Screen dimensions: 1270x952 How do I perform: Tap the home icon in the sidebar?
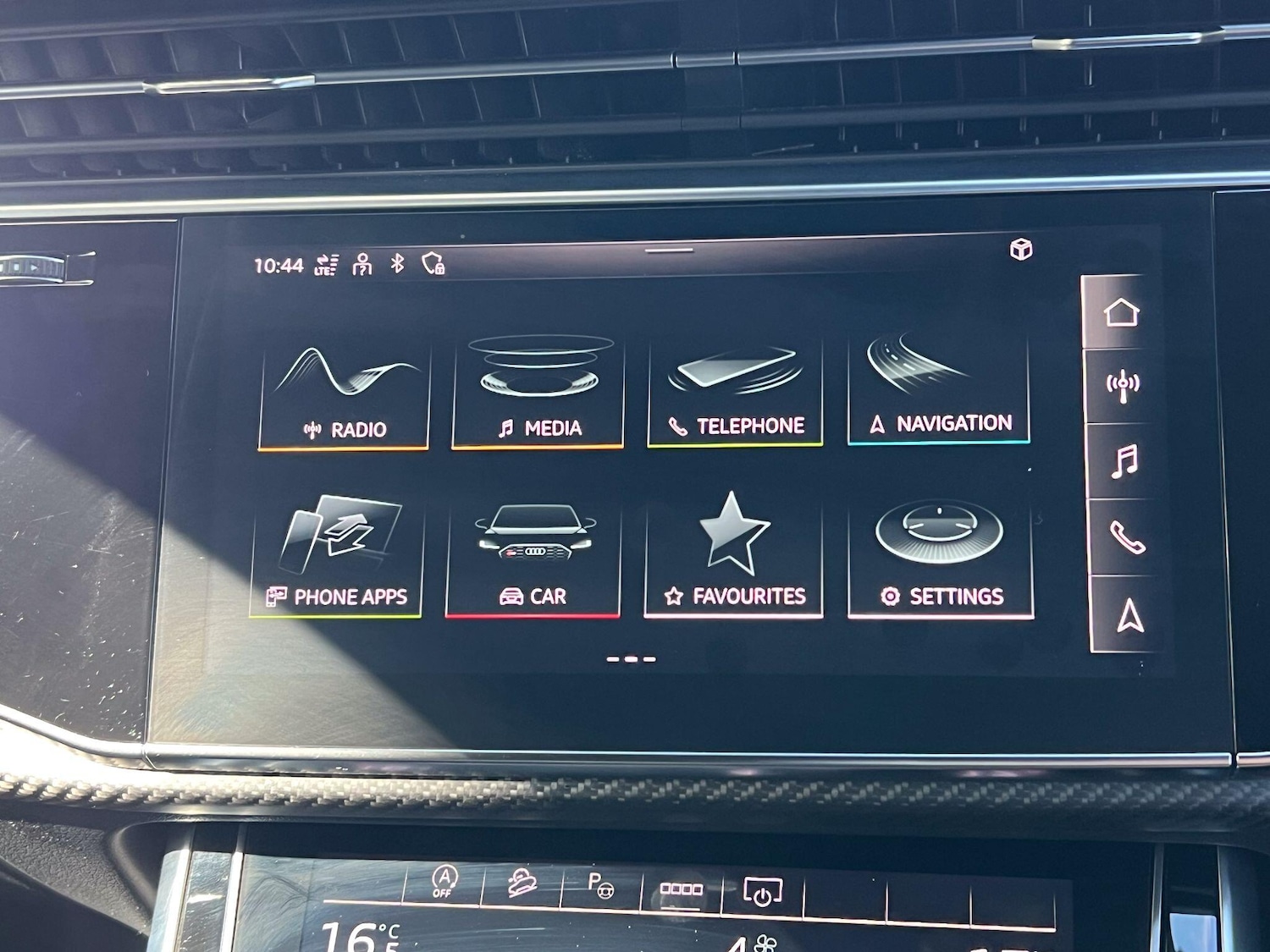click(x=1121, y=312)
